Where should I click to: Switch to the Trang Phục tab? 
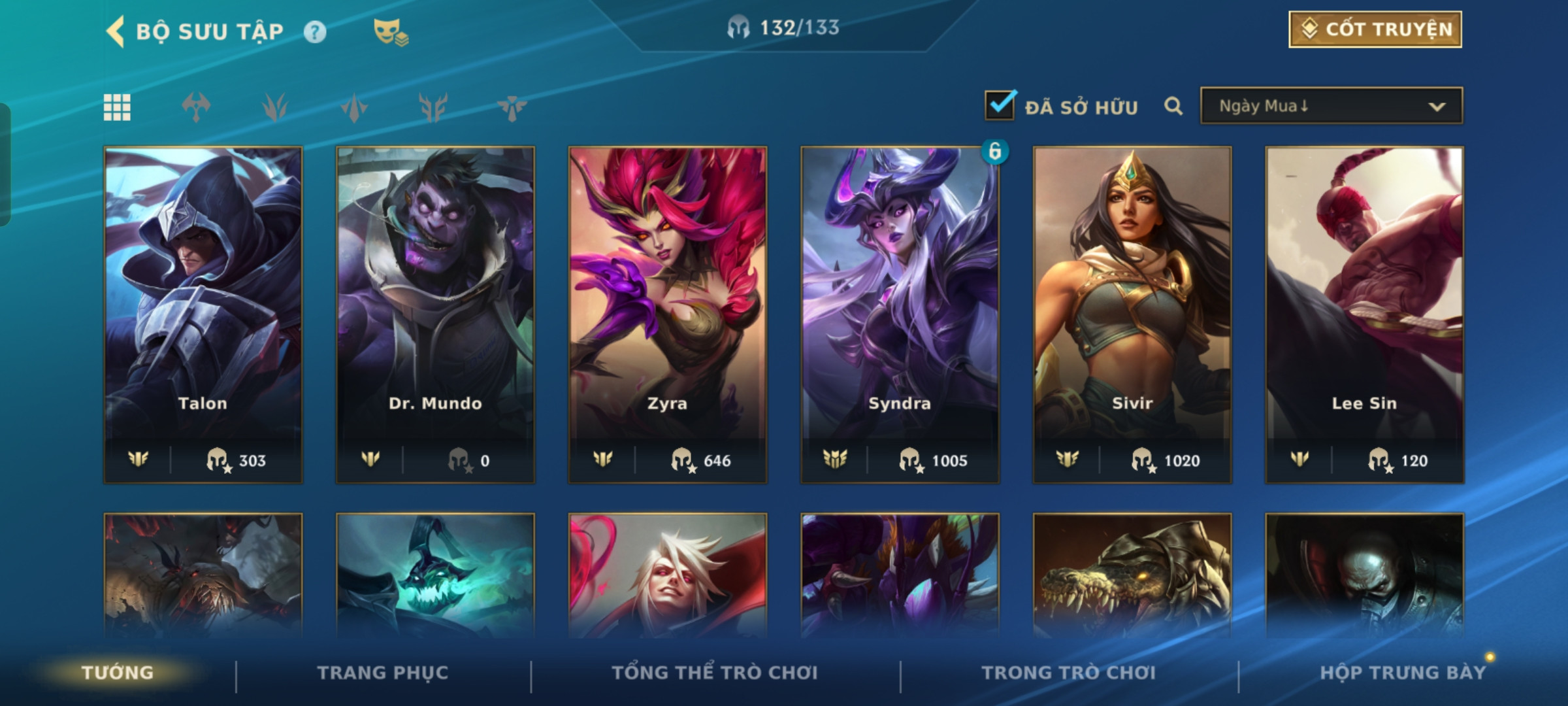coord(383,673)
